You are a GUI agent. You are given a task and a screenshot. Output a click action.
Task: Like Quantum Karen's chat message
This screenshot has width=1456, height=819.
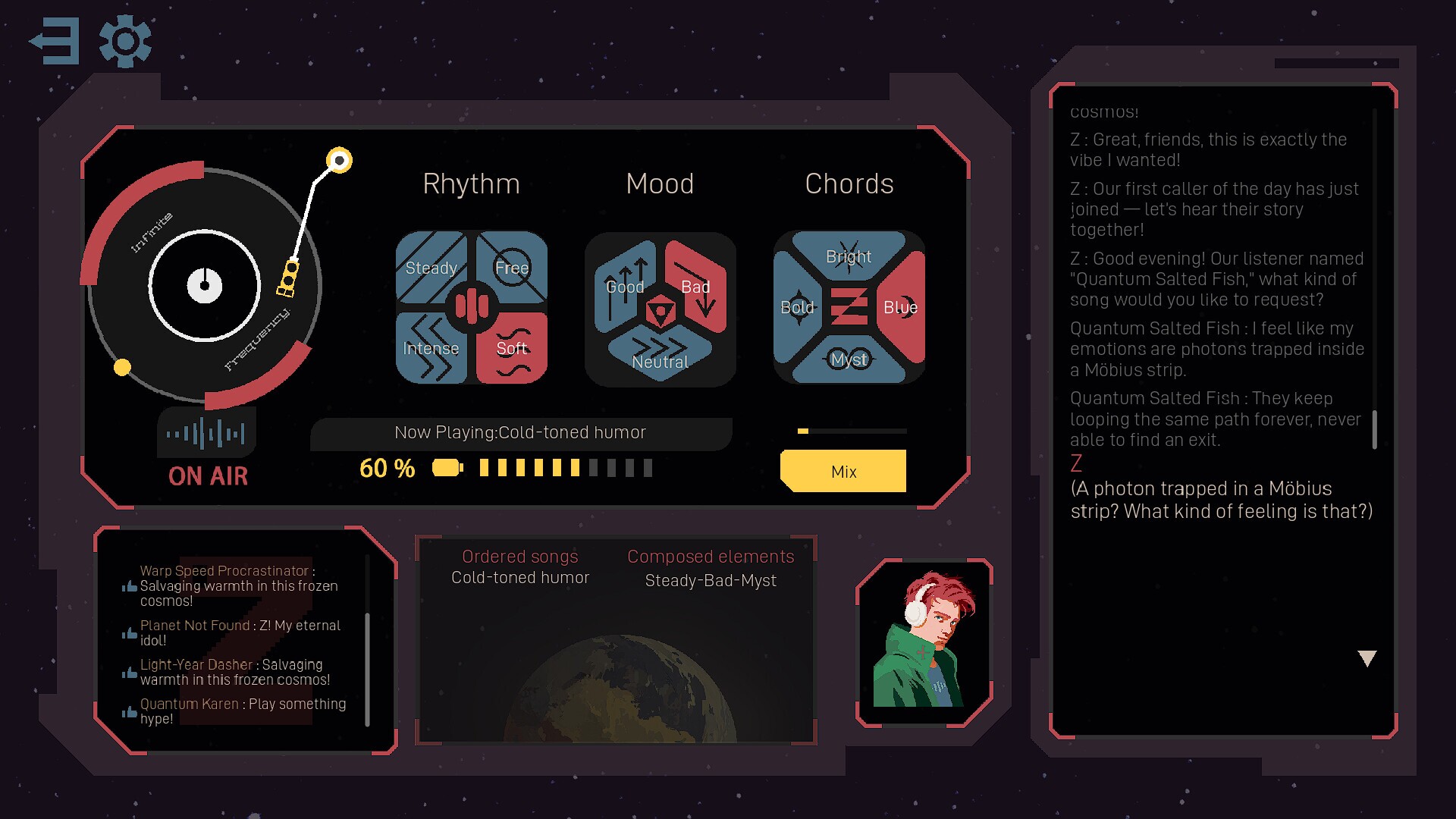130,711
